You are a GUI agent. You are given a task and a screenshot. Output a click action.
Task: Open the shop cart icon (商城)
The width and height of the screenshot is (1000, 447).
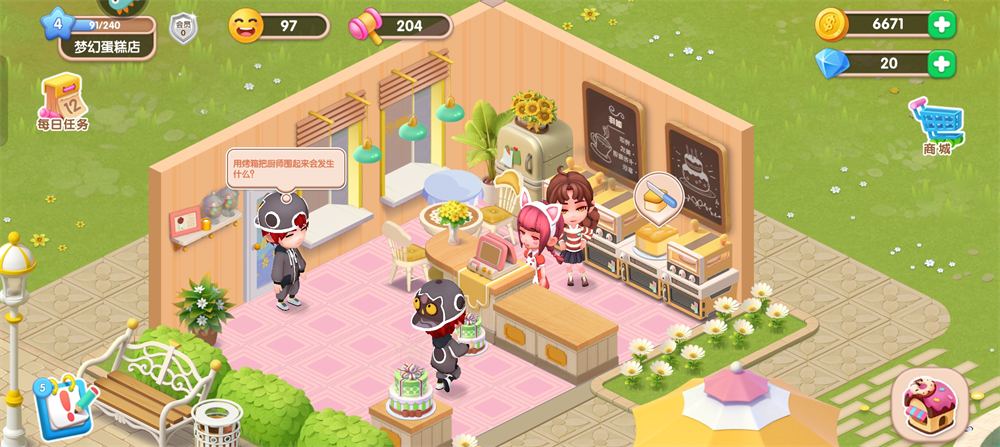pos(937,126)
